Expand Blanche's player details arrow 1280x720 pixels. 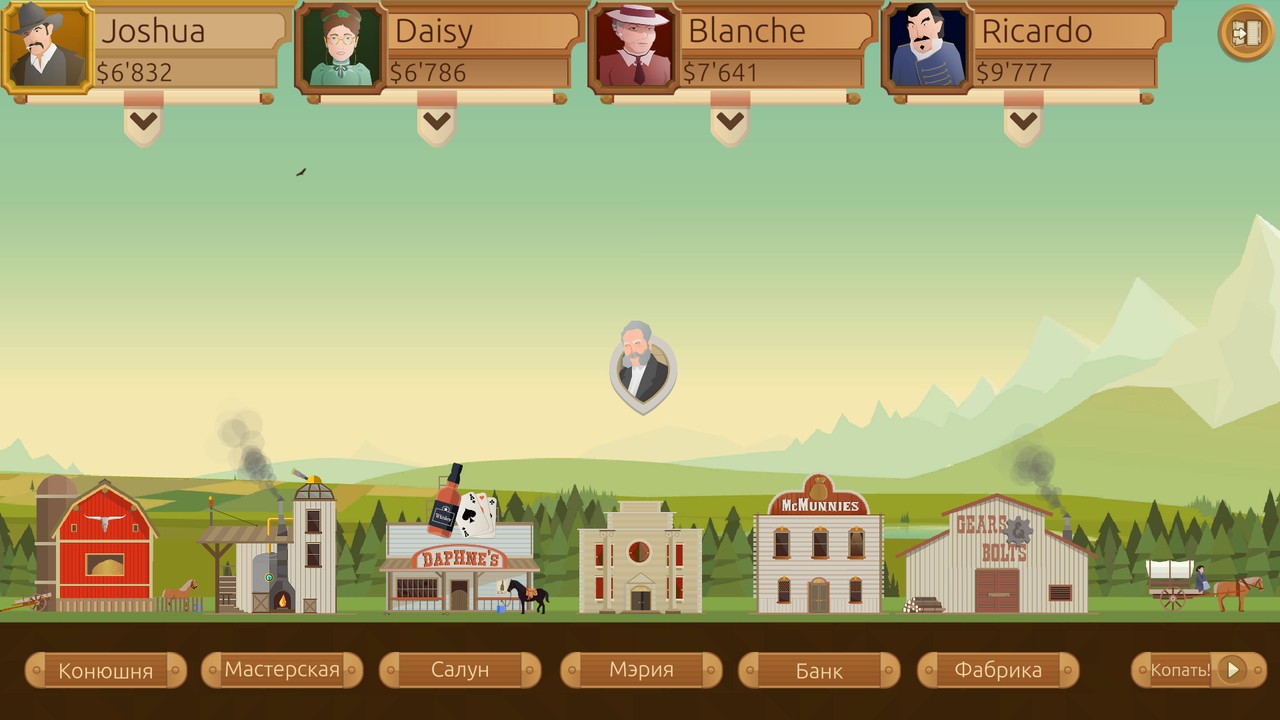pos(730,122)
